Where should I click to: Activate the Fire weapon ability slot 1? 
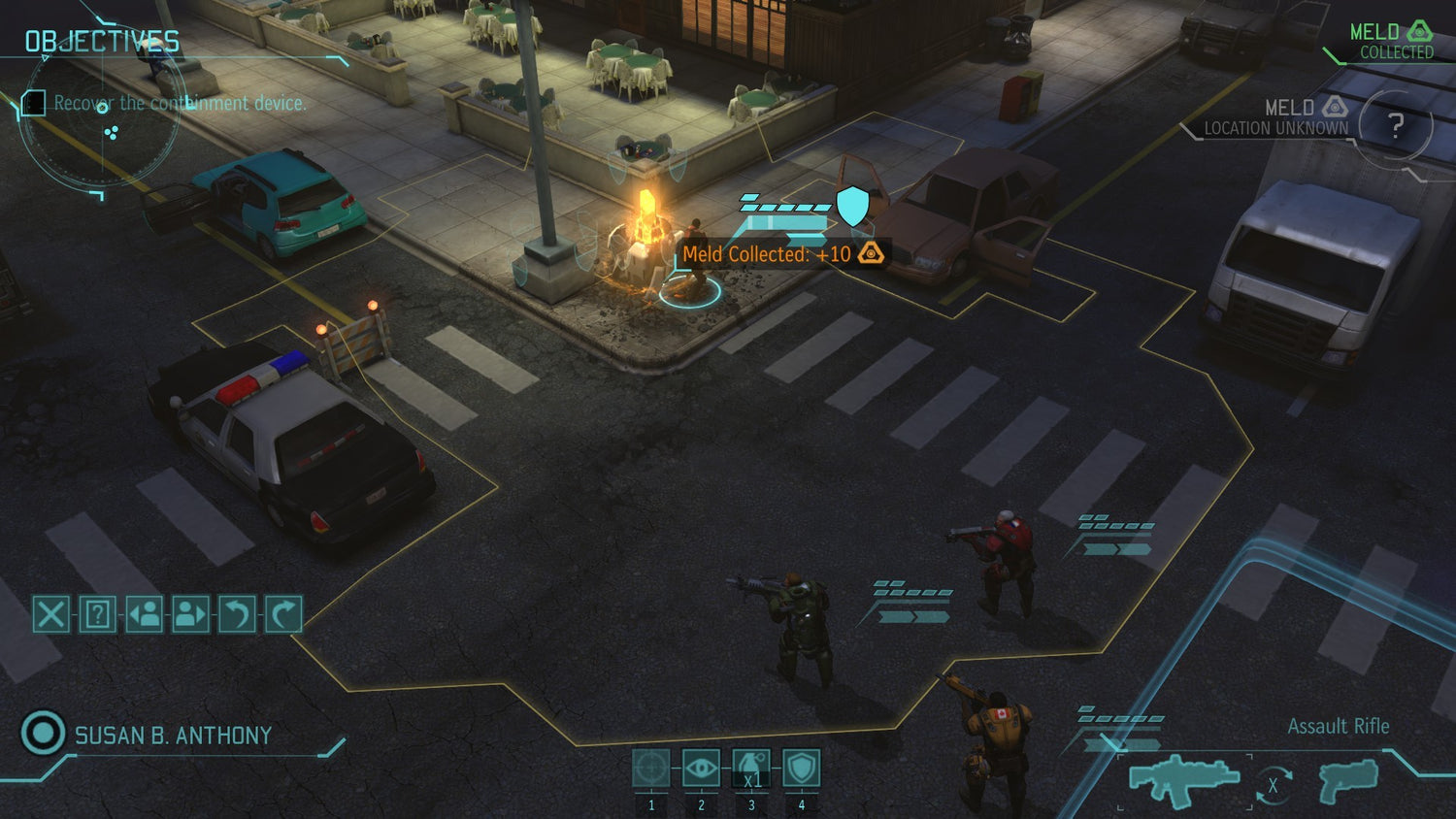(651, 767)
